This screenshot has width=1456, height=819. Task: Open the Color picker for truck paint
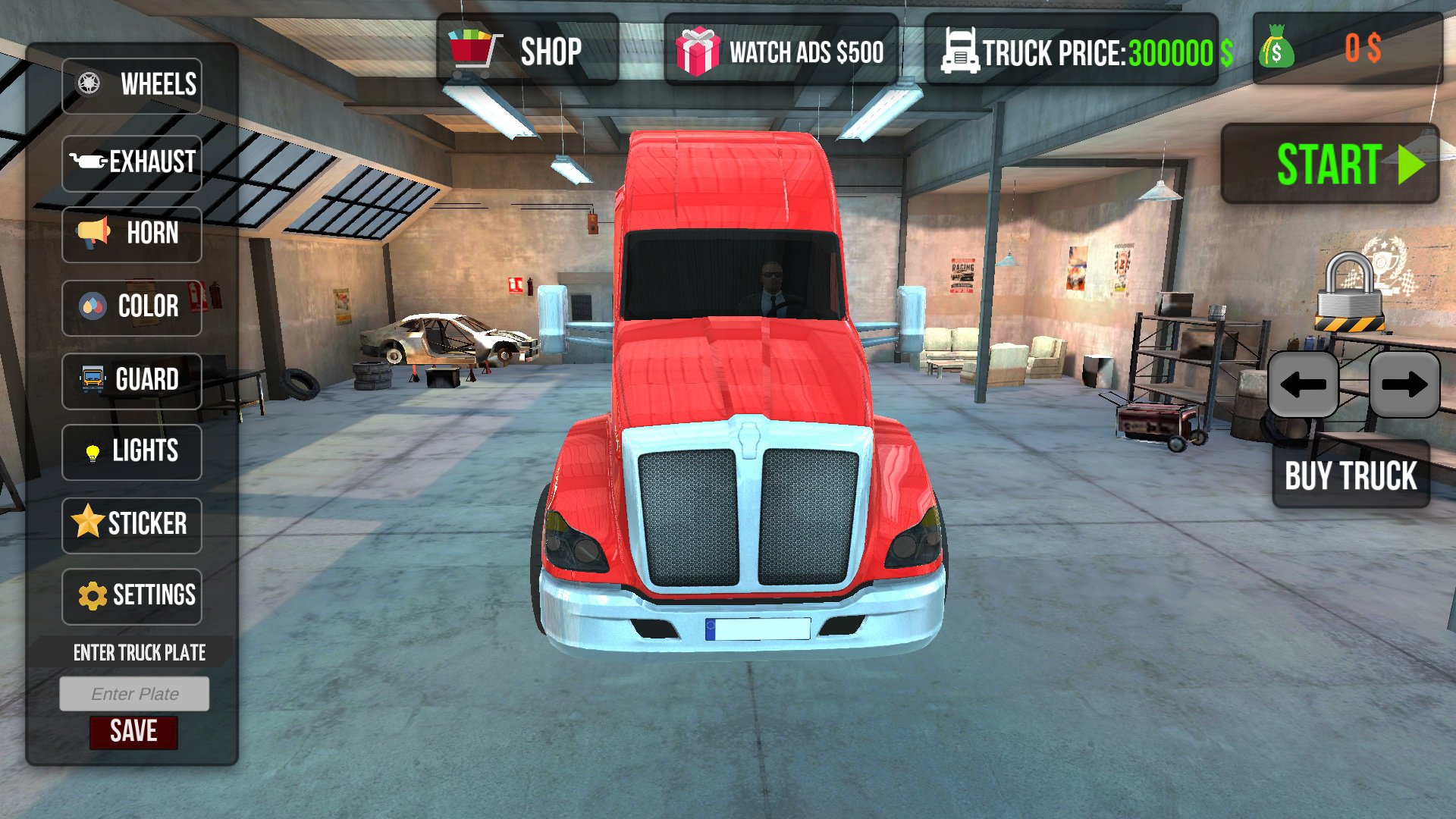(x=133, y=306)
